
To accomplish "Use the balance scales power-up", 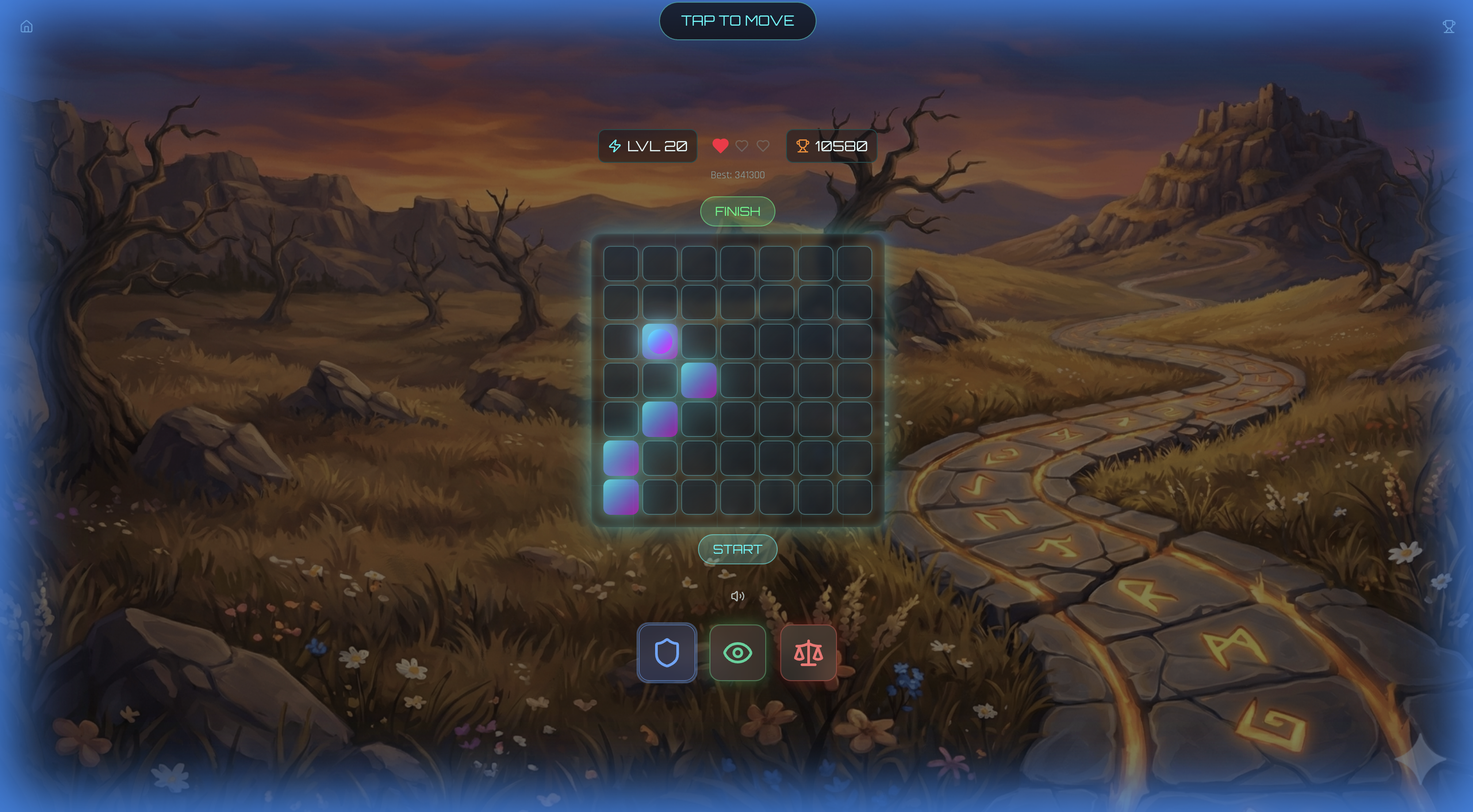I will pyautogui.click(x=808, y=652).
